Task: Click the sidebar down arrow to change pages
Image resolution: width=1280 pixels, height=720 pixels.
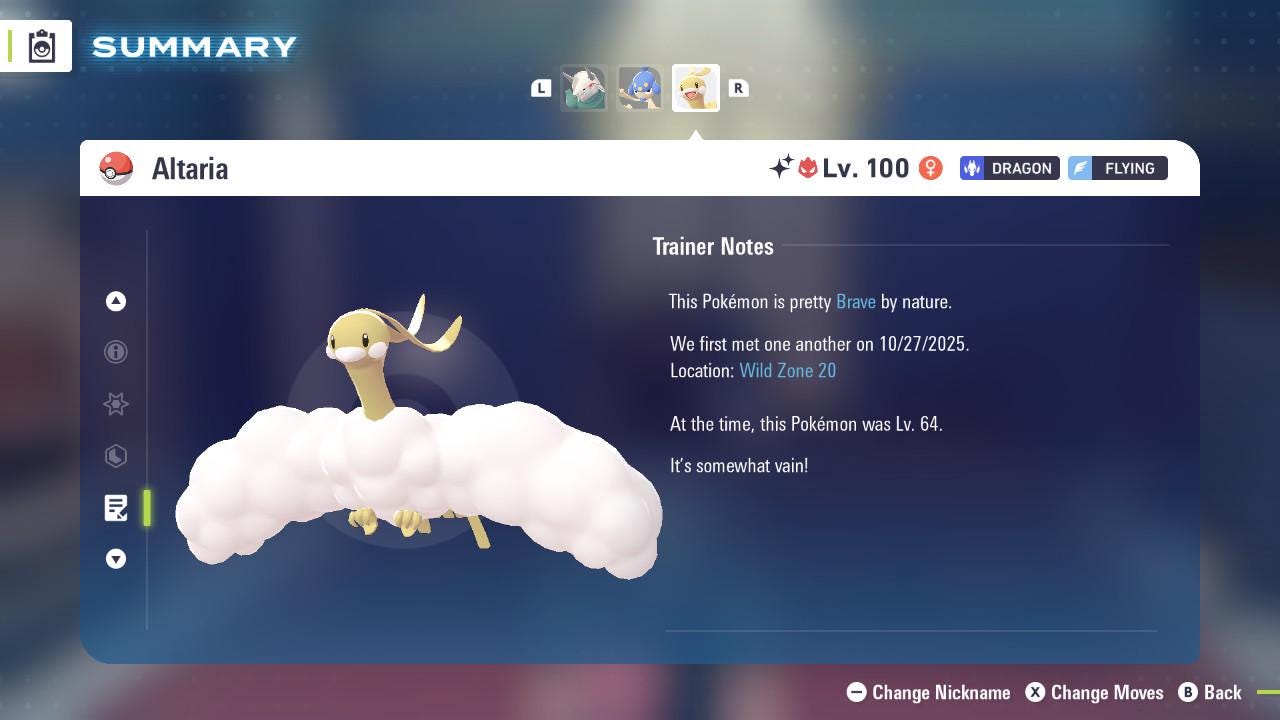Action: pyautogui.click(x=116, y=559)
